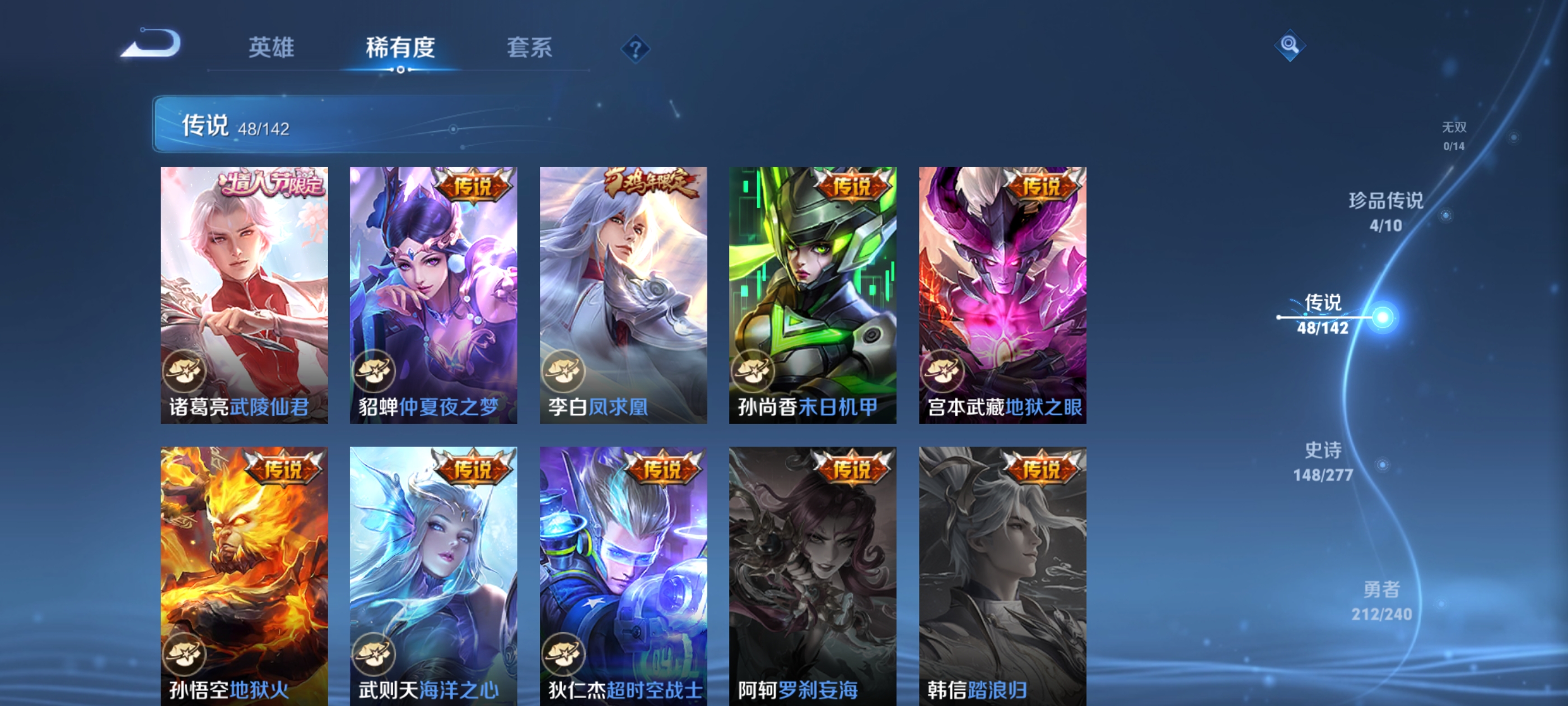Select the 无双 rarity filter
The width and height of the screenshot is (1568, 706).
1454,135
